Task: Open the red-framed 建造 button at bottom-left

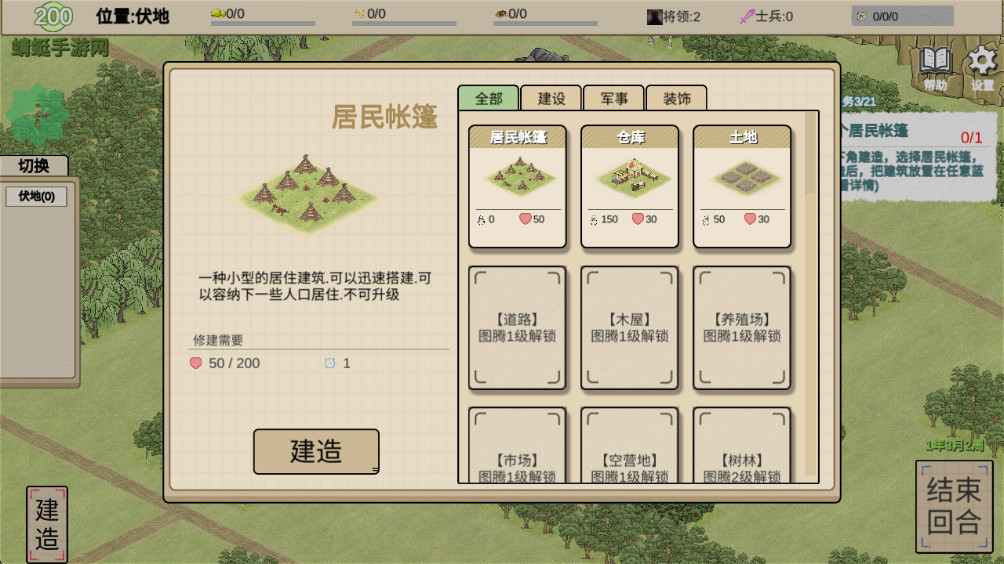Action: (x=47, y=524)
